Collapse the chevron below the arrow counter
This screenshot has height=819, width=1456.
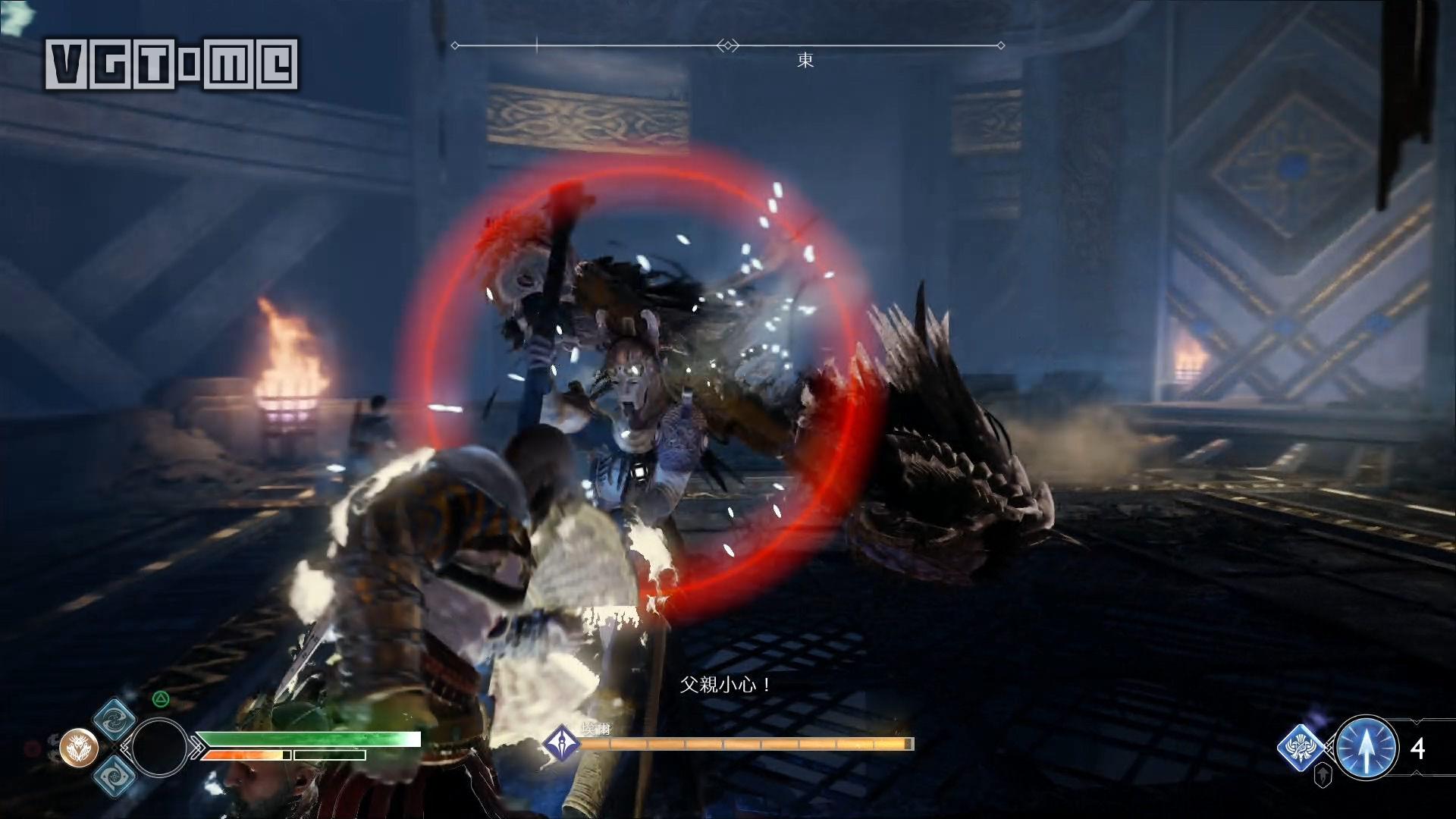1417,772
